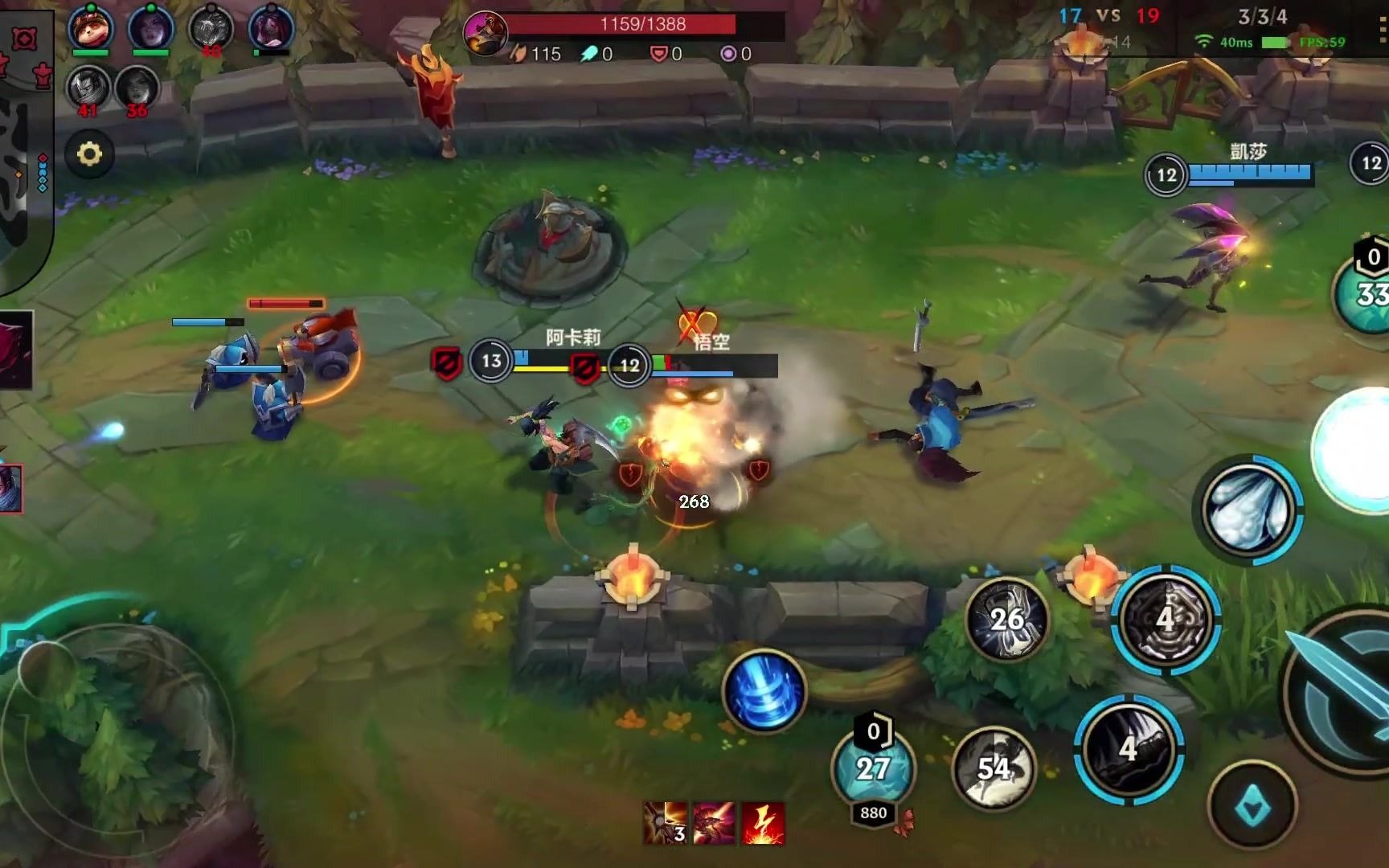Hit the sword basic attack button
Viewport: 1389px width, 868px height.
coord(1342,691)
